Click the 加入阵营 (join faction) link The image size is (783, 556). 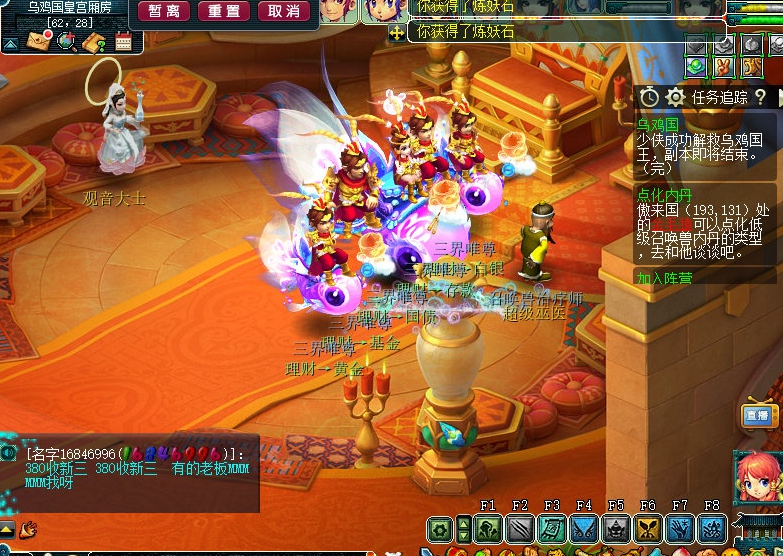click(x=665, y=278)
